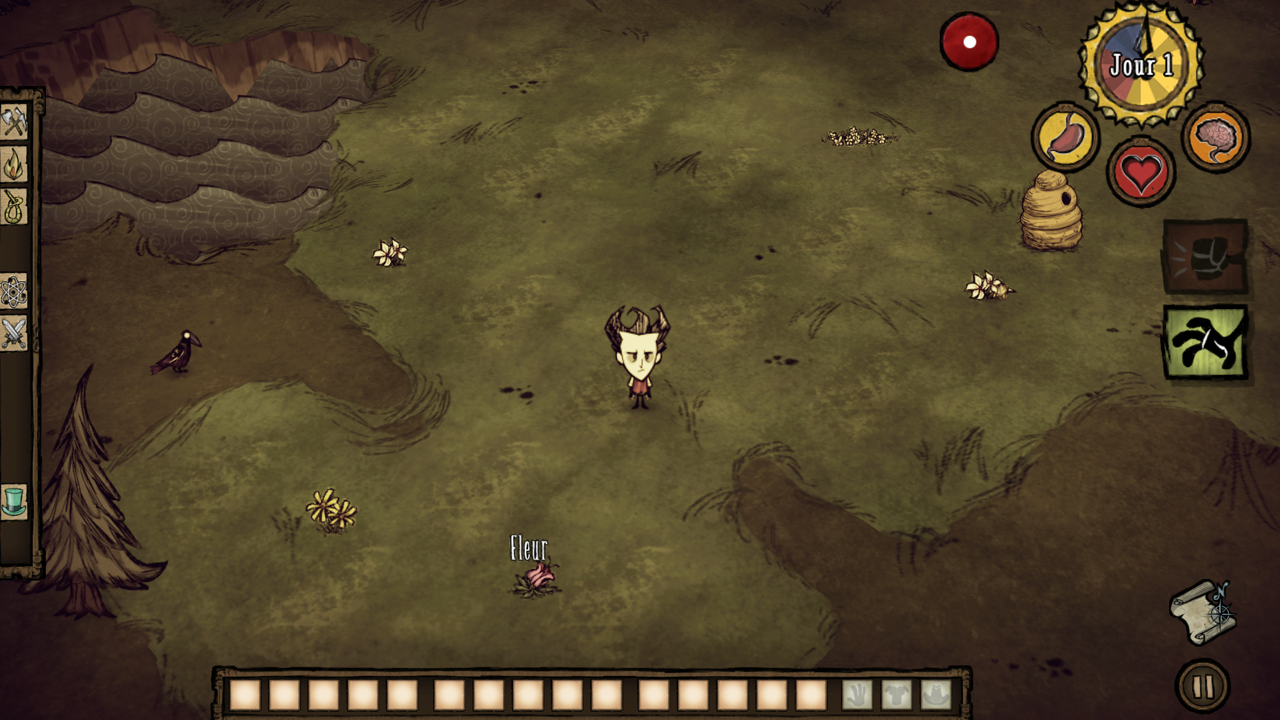Choose the Dress tab with green top hat

[x=14, y=501]
